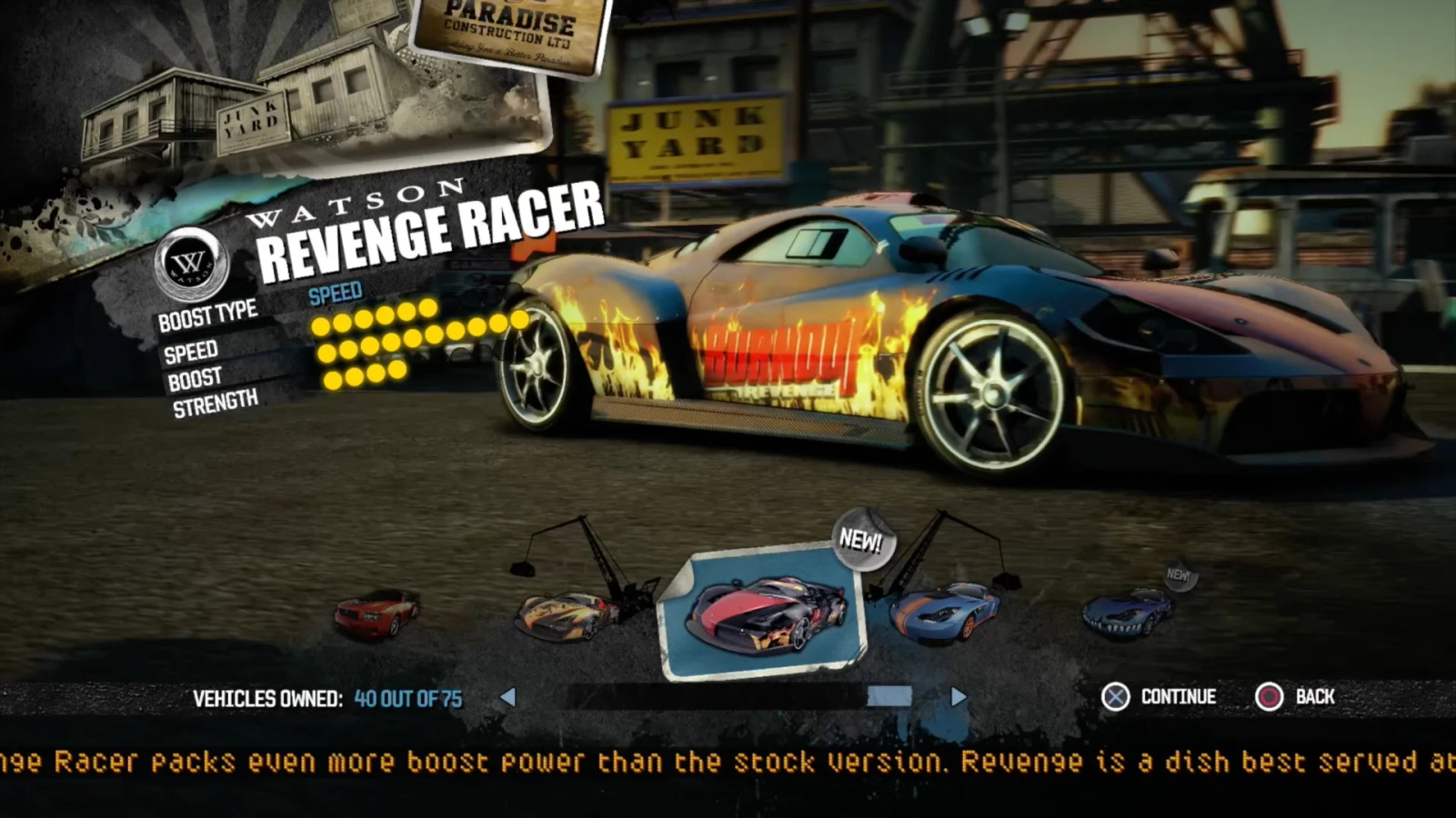Pick the blue and orange sports car thumbnail

(944, 613)
